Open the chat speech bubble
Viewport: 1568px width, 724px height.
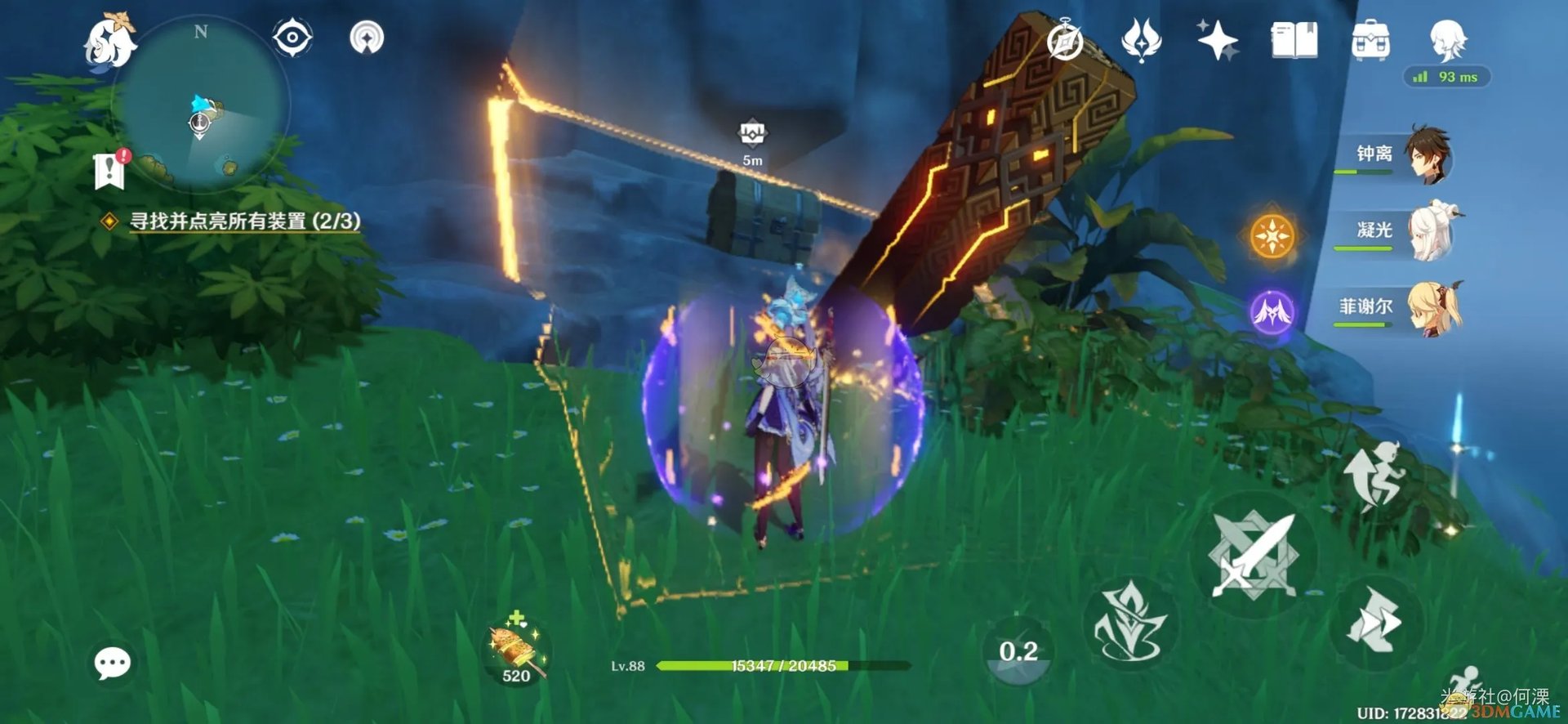point(112,663)
